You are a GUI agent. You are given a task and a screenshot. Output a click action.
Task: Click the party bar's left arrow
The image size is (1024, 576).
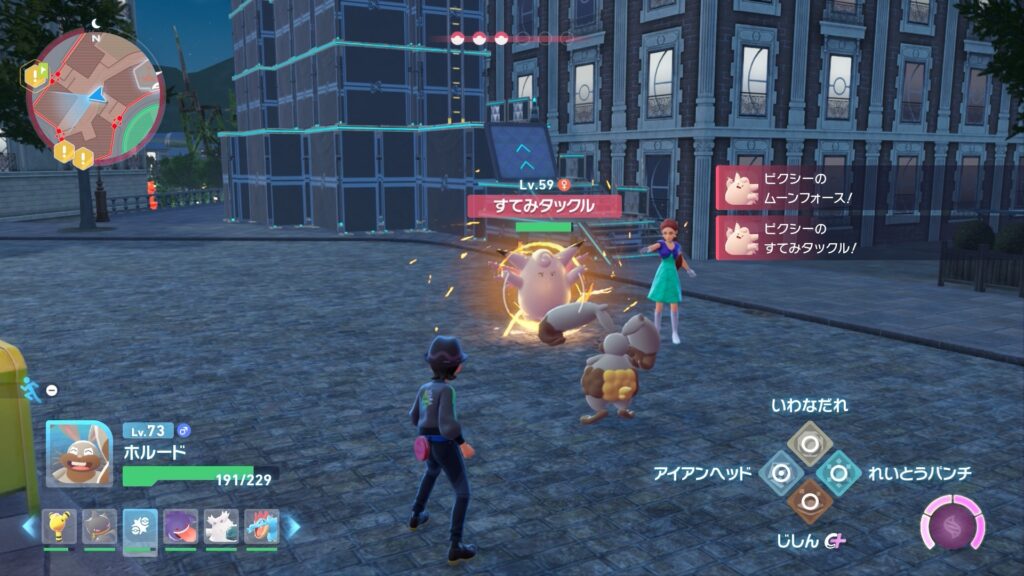pyautogui.click(x=29, y=527)
